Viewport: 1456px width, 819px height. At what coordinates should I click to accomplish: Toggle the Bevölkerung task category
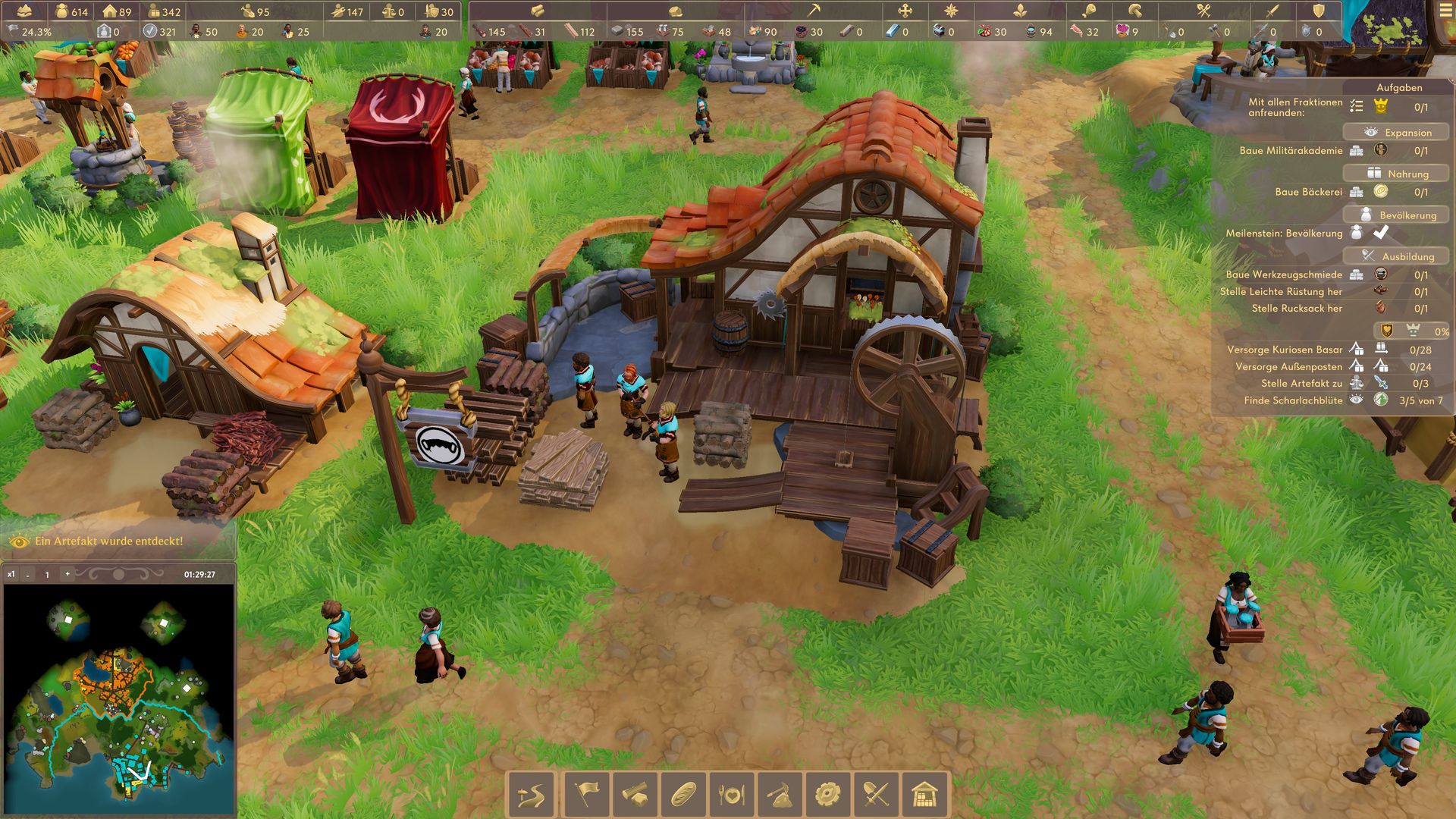(1396, 215)
